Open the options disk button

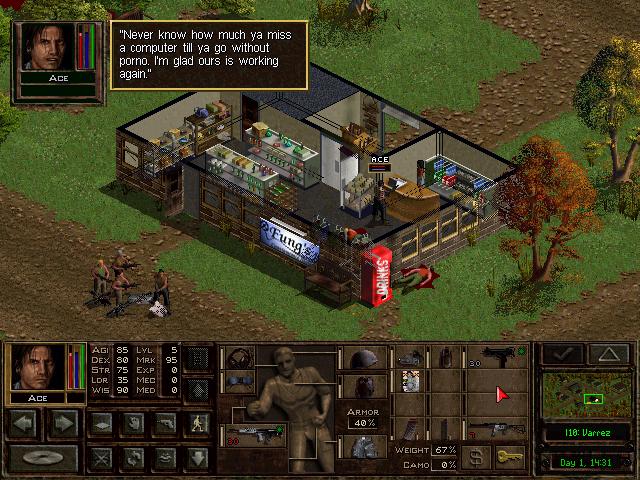click(40, 457)
